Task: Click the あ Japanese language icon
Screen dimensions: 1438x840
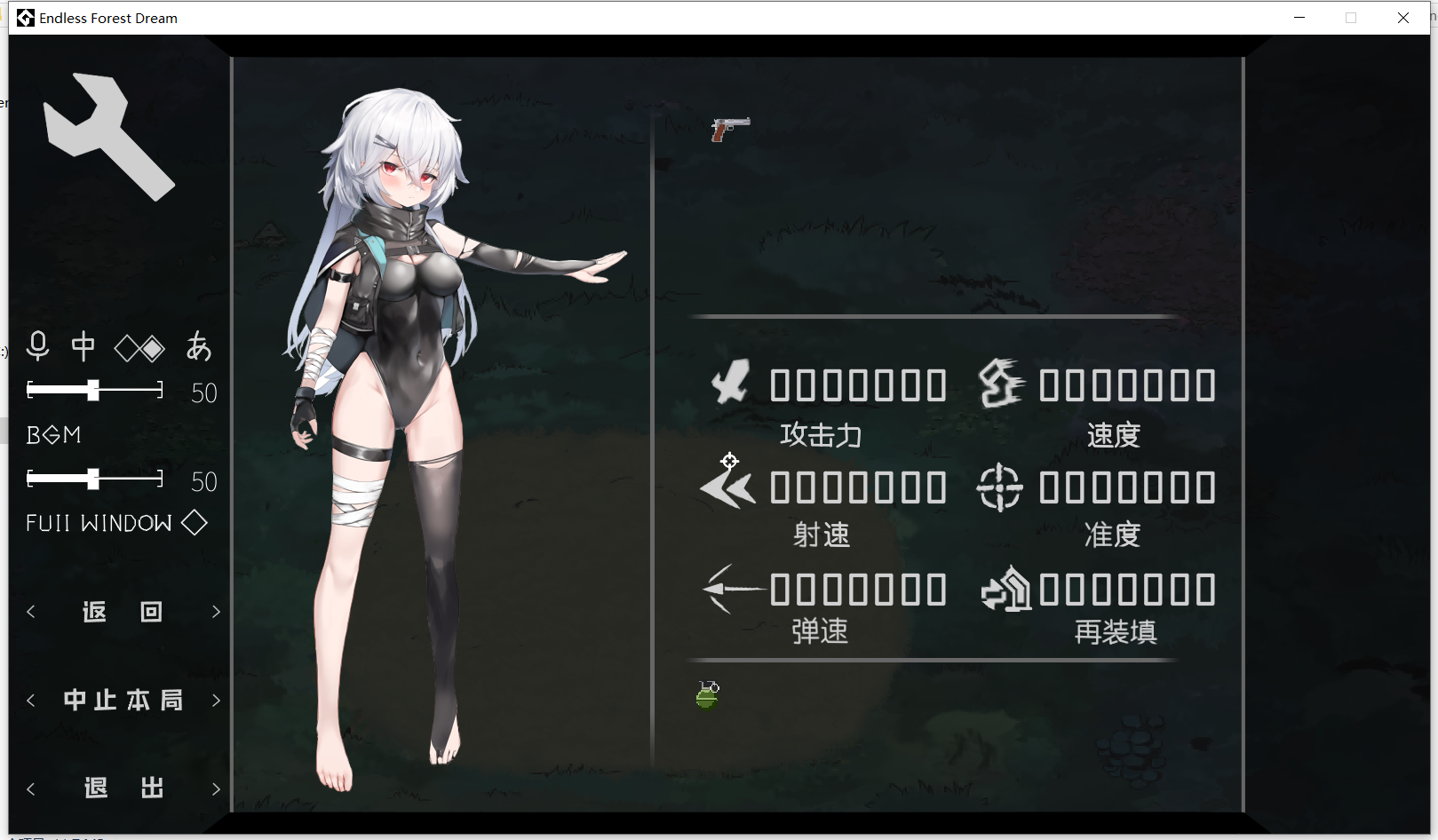Action: tap(199, 347)
